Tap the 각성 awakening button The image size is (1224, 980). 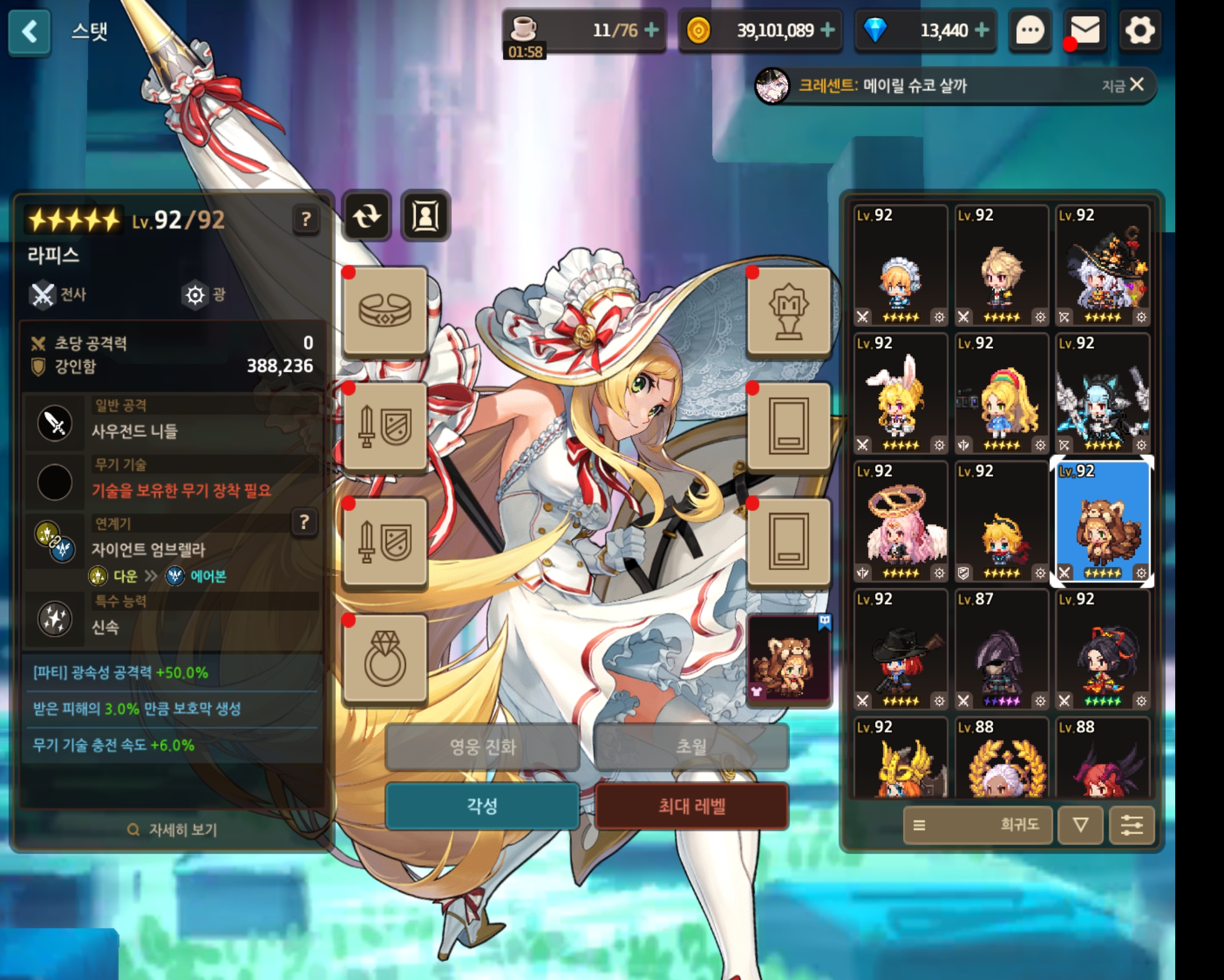[x=481, y=806]
